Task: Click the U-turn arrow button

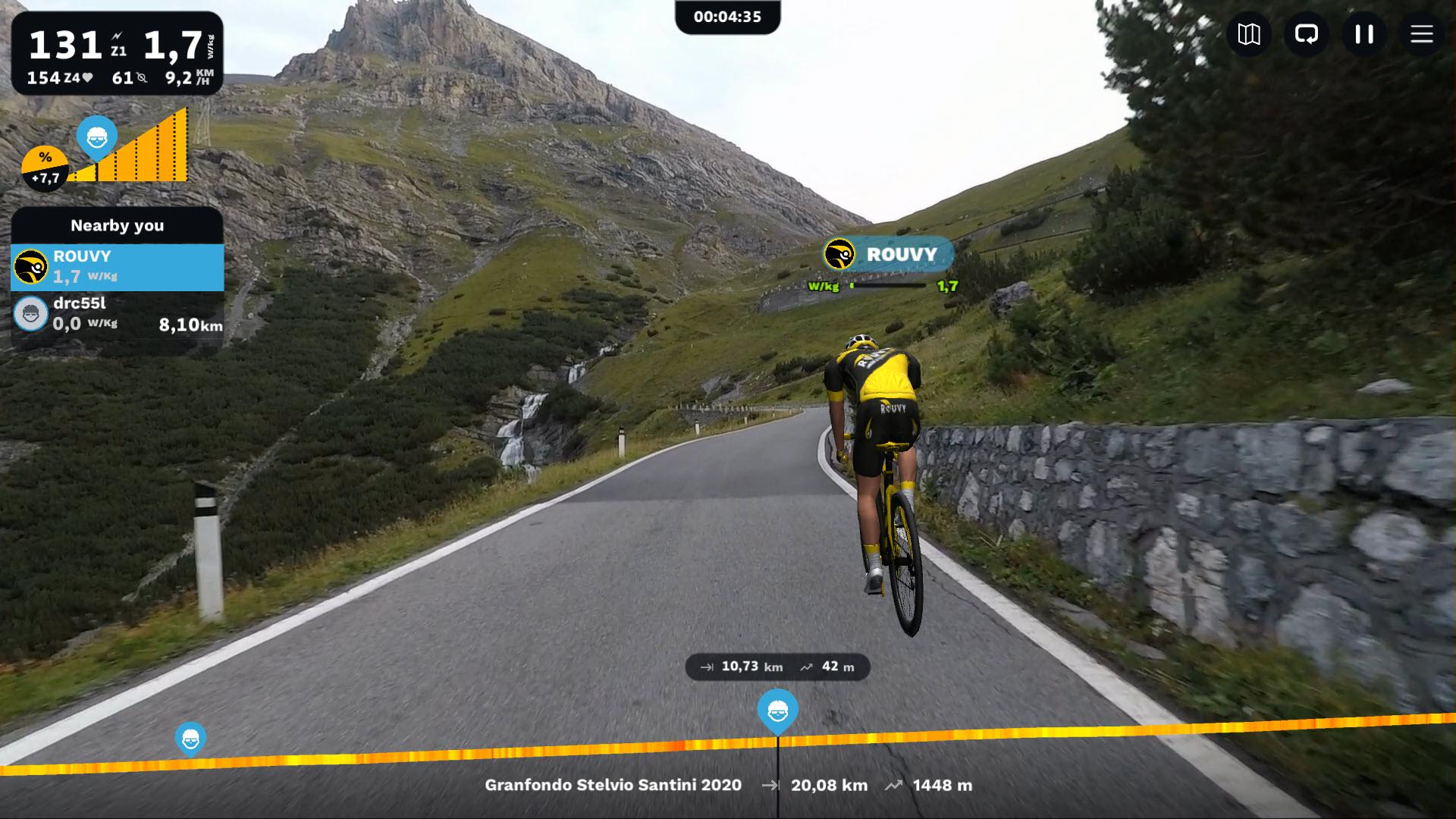Action: coord(1307,34)
